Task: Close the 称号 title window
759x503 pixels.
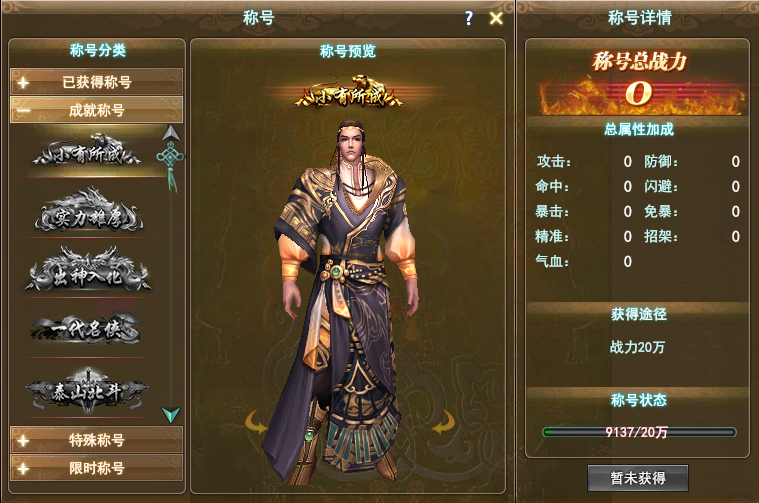Action: (x=496, y=18)
